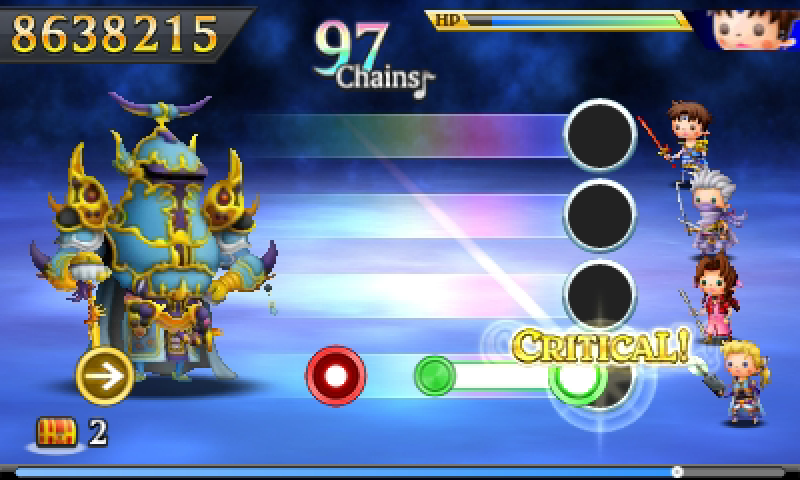Tap the red touch trigger note
800x480 pixels.
point(335,375)
